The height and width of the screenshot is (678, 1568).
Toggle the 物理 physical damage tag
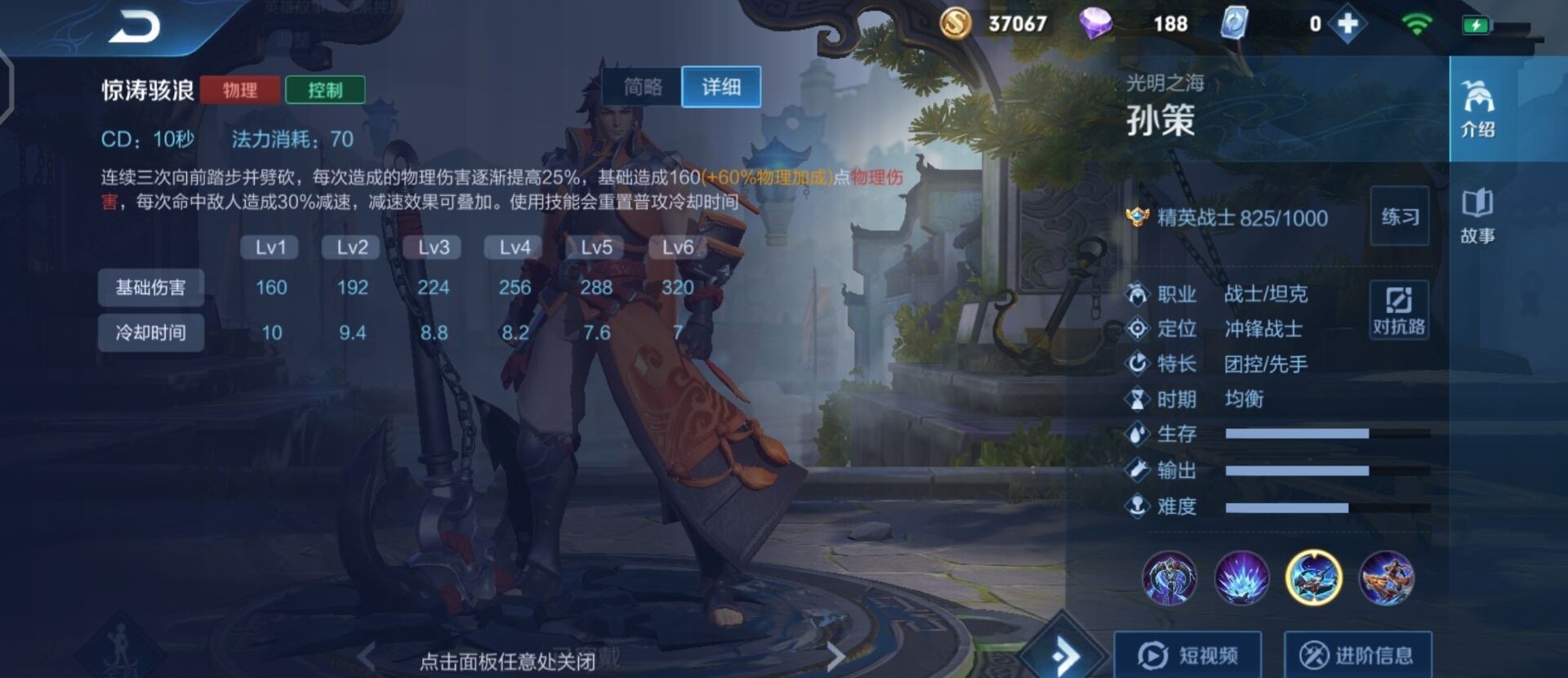pyautogui.click(x=239, y=90)
